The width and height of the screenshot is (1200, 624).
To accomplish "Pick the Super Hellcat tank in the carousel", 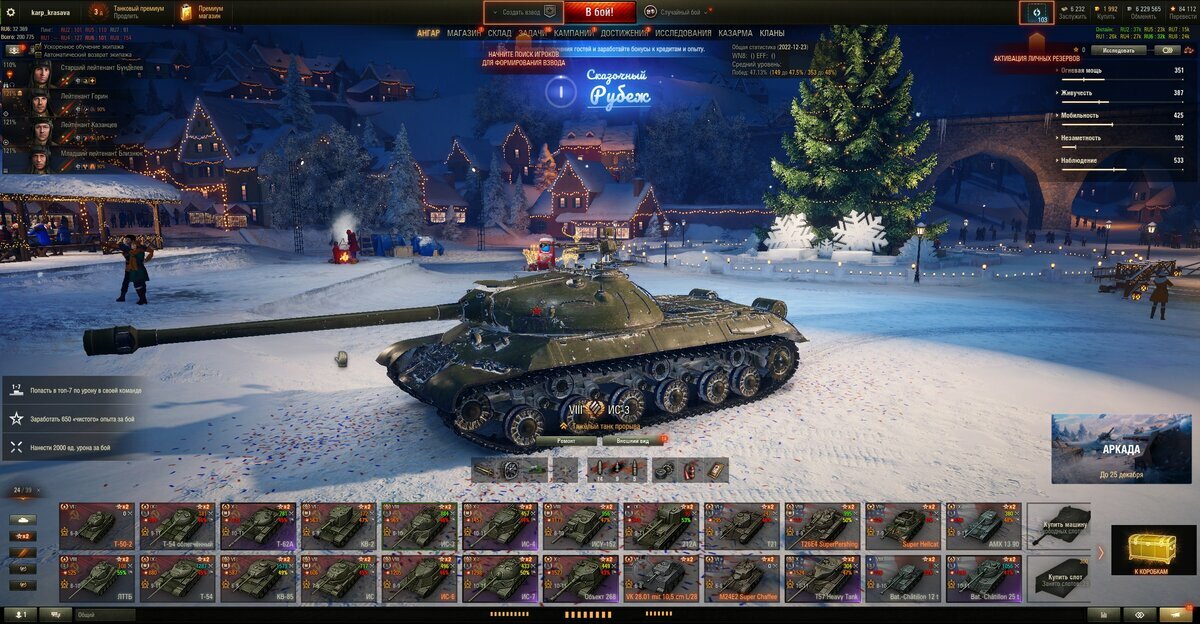I will (x=903, y=524).
